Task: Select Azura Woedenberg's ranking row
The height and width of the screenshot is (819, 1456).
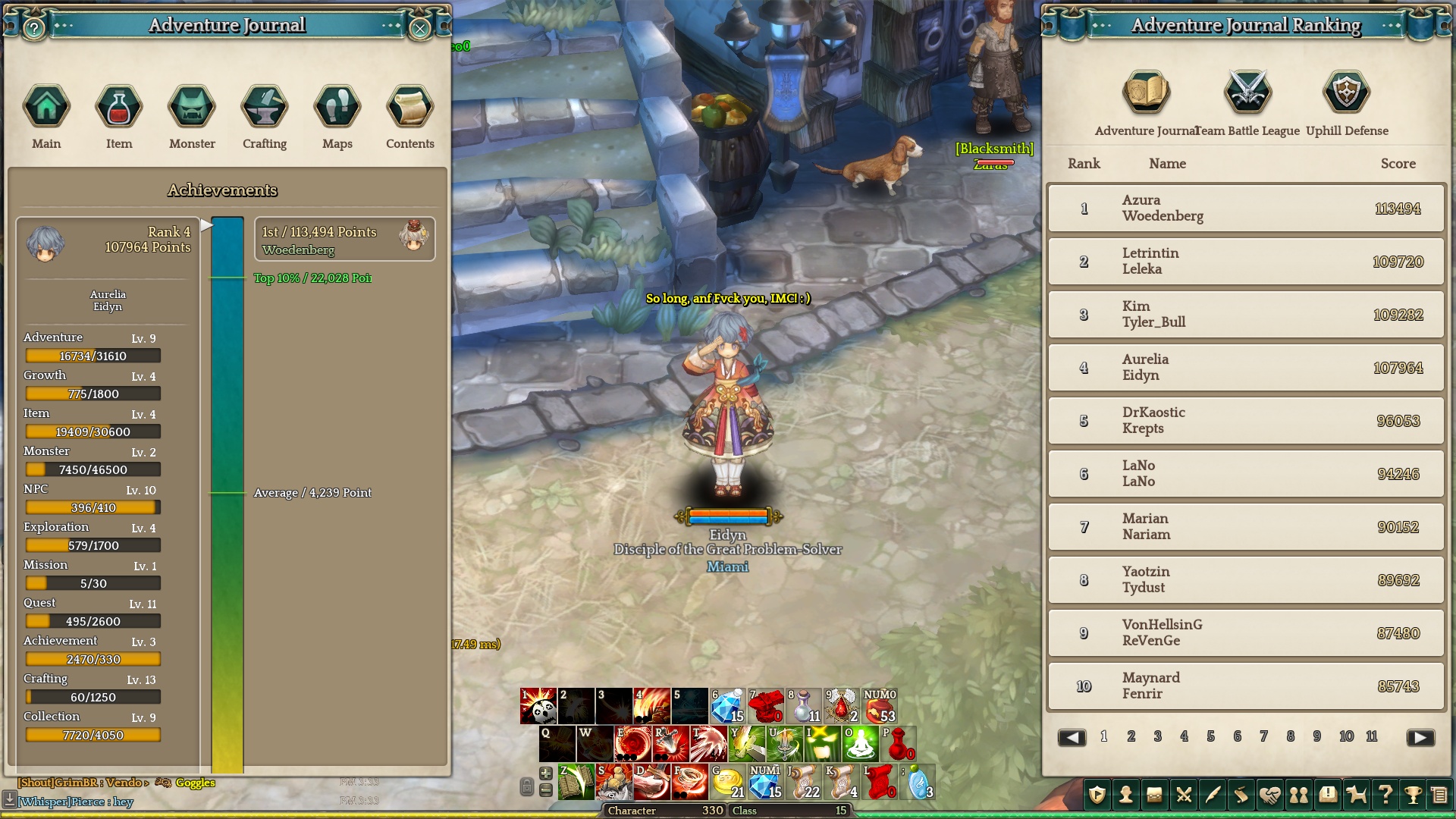Action: (x=1246, y=209)
